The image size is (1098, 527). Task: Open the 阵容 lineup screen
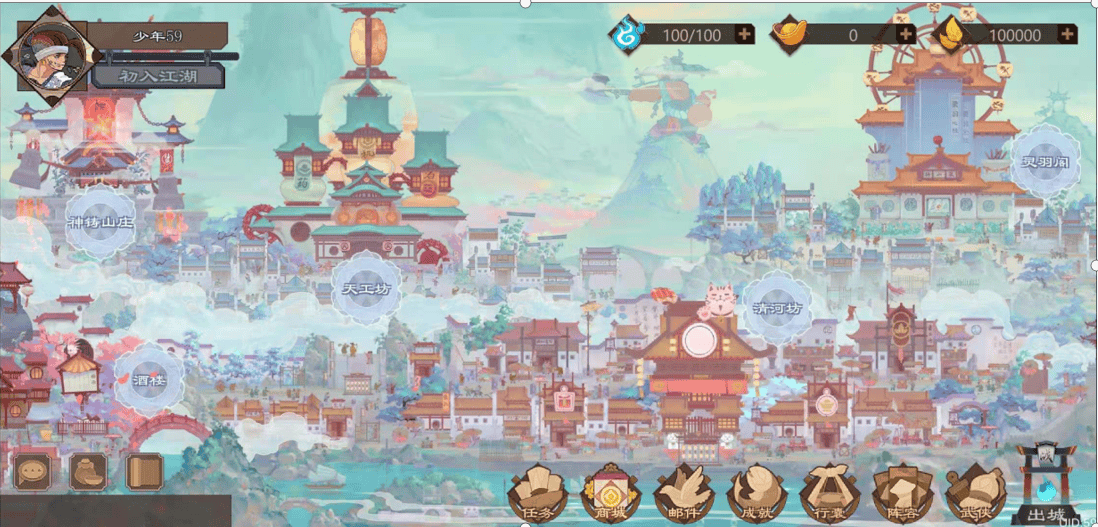point(901,493)
